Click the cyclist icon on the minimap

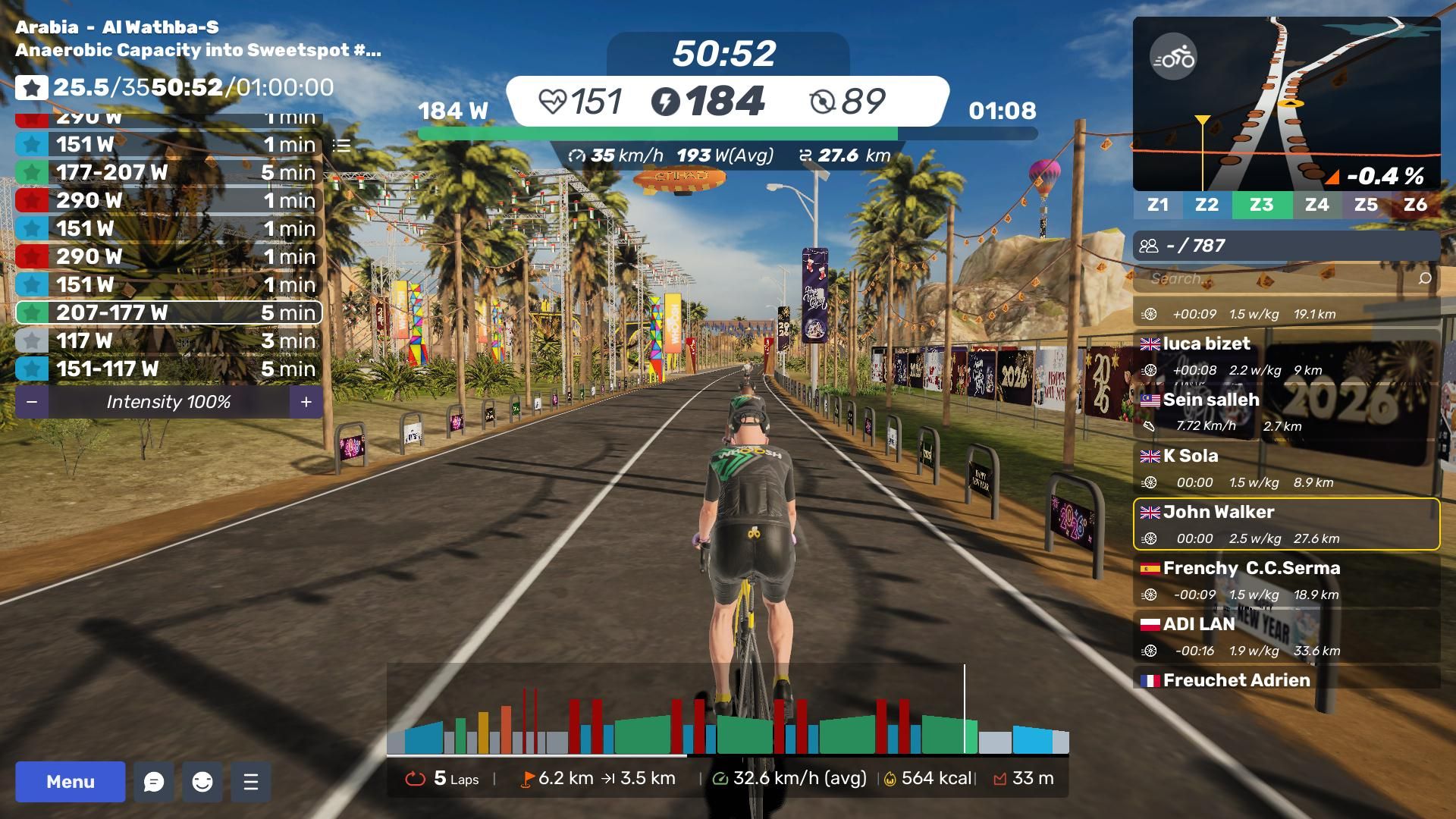tap(1172, 57)
